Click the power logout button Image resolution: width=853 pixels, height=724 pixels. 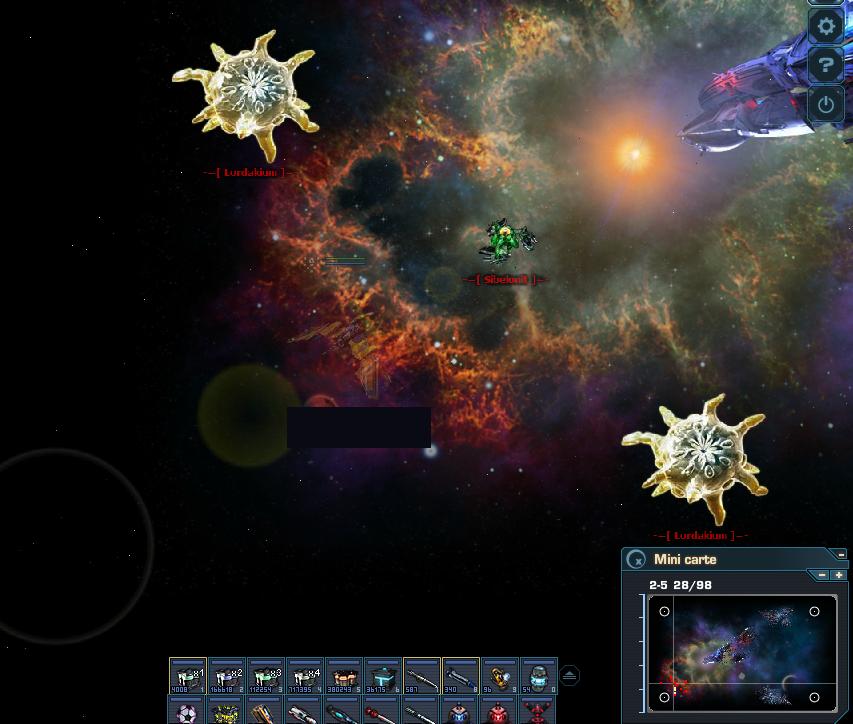click(x=826, y=103)
